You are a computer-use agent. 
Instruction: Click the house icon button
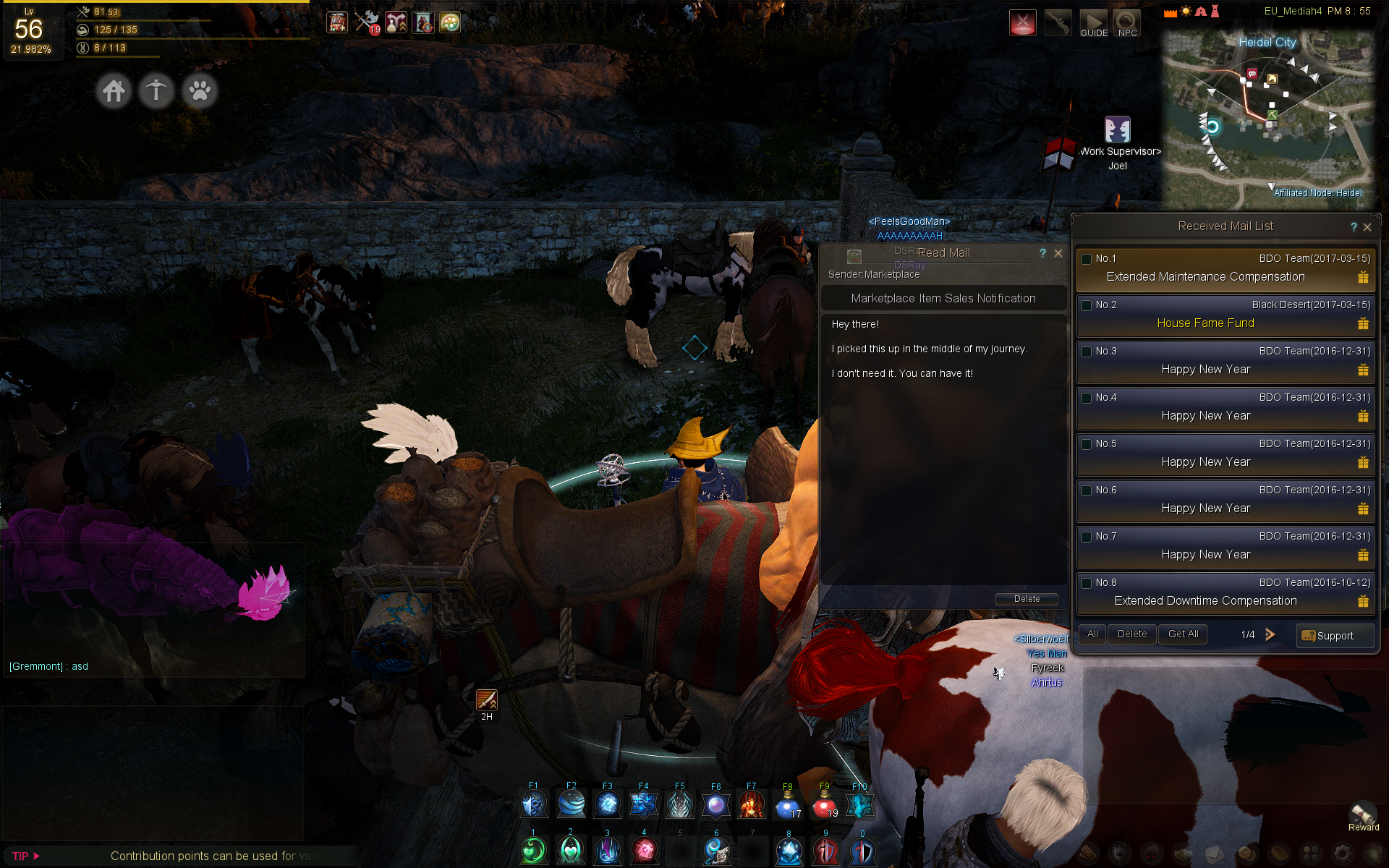pos(114,91)
